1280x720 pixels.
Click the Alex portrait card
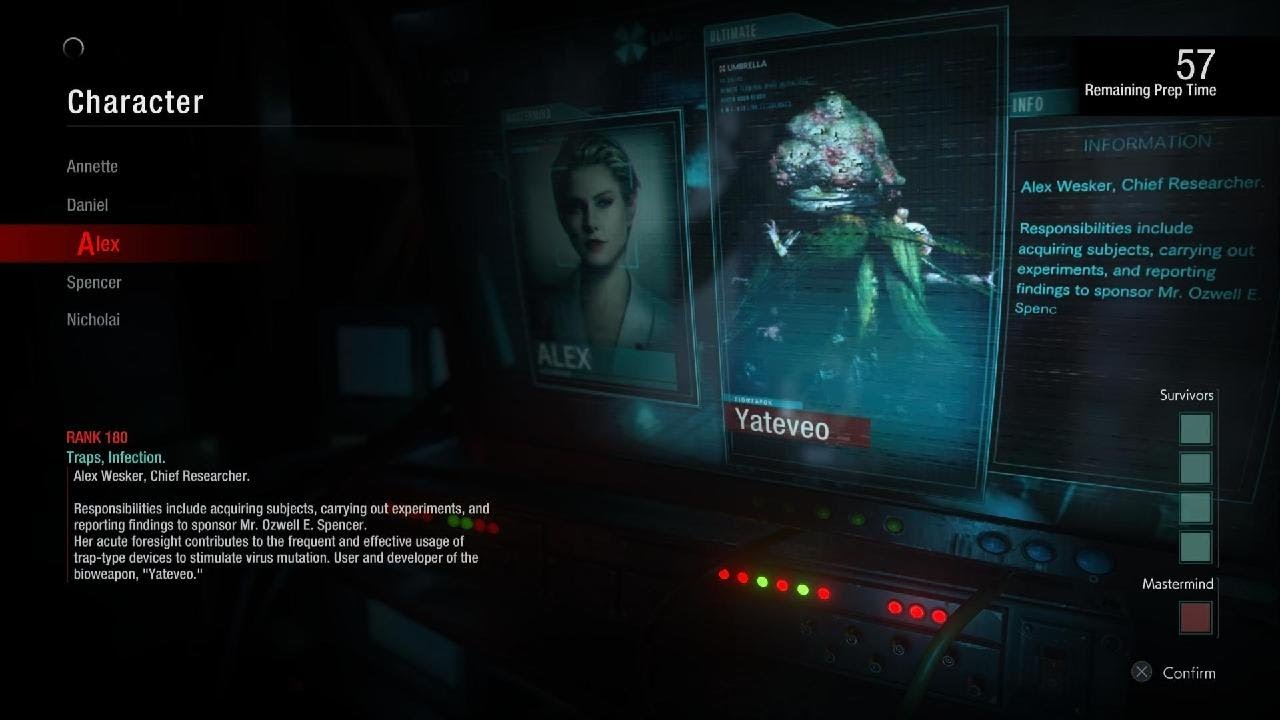[x=598, y=255]
